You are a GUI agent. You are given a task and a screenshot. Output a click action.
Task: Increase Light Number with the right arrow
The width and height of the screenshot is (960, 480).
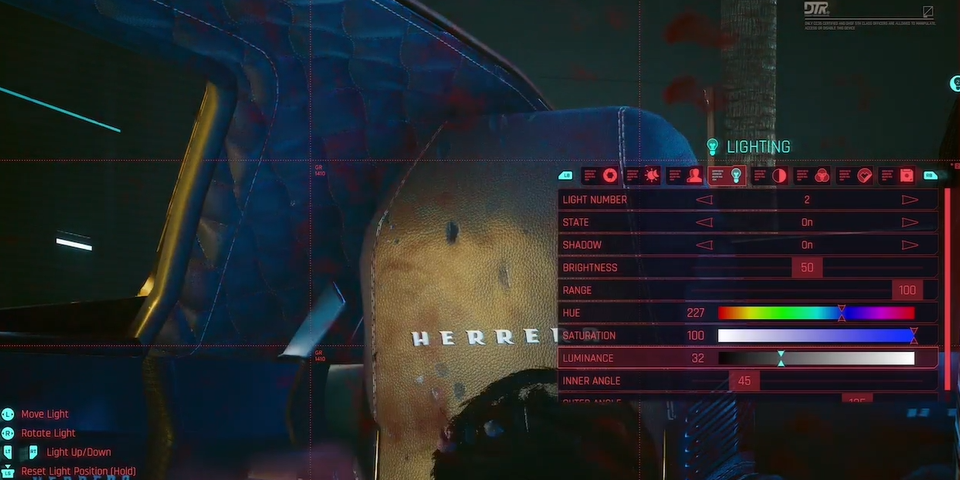pyautogui.click(x=910, y=200)
